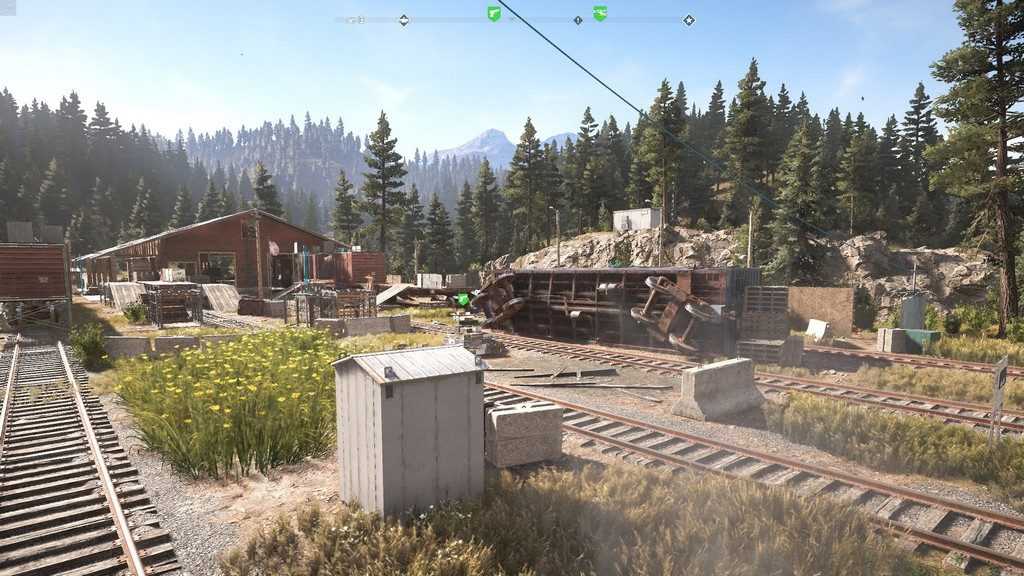Click the small dark diamond compass marker
The image size is (1024, 576).
578,20
